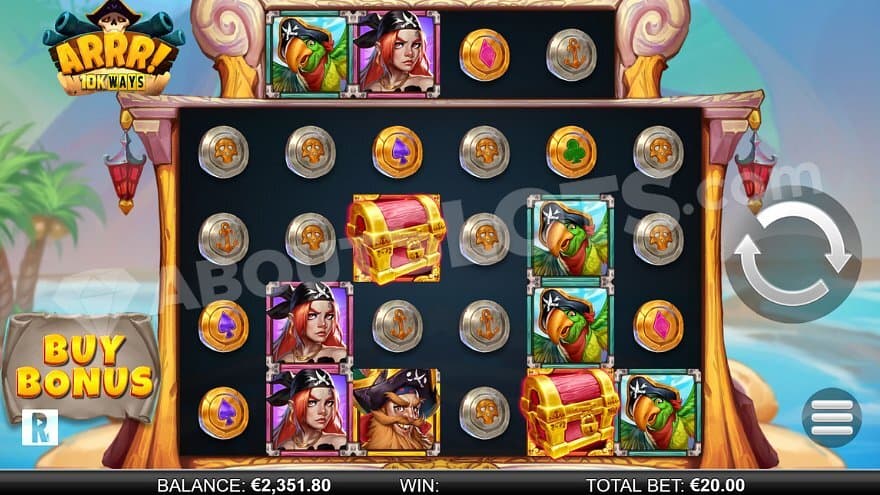
Task: Spin the reels with the circular arrows button
Action: click(793, 254)
